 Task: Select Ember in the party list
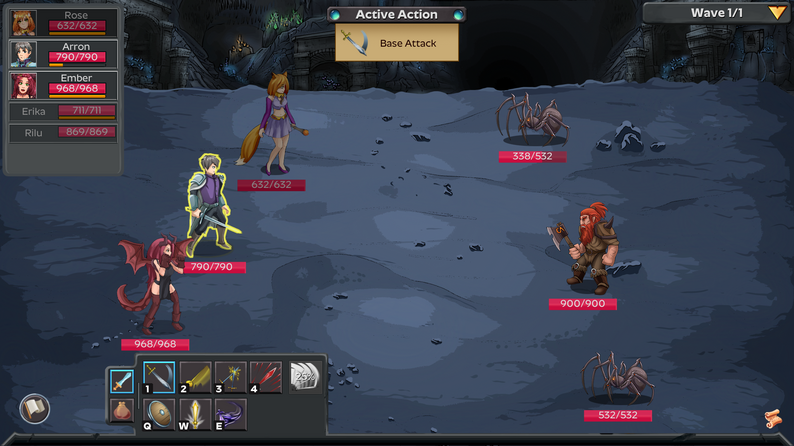(x=63, y=83)
